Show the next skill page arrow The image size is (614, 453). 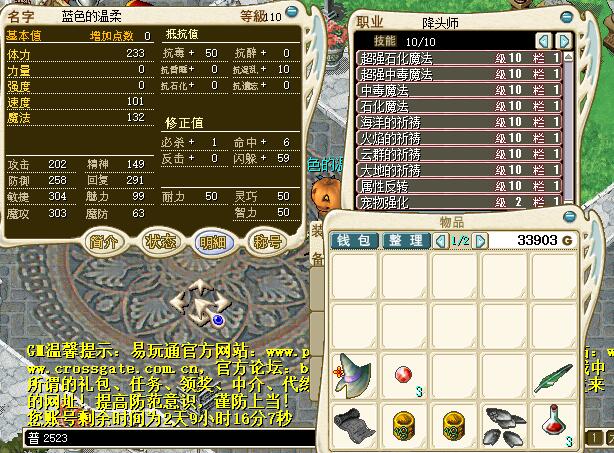pos(565,40)
